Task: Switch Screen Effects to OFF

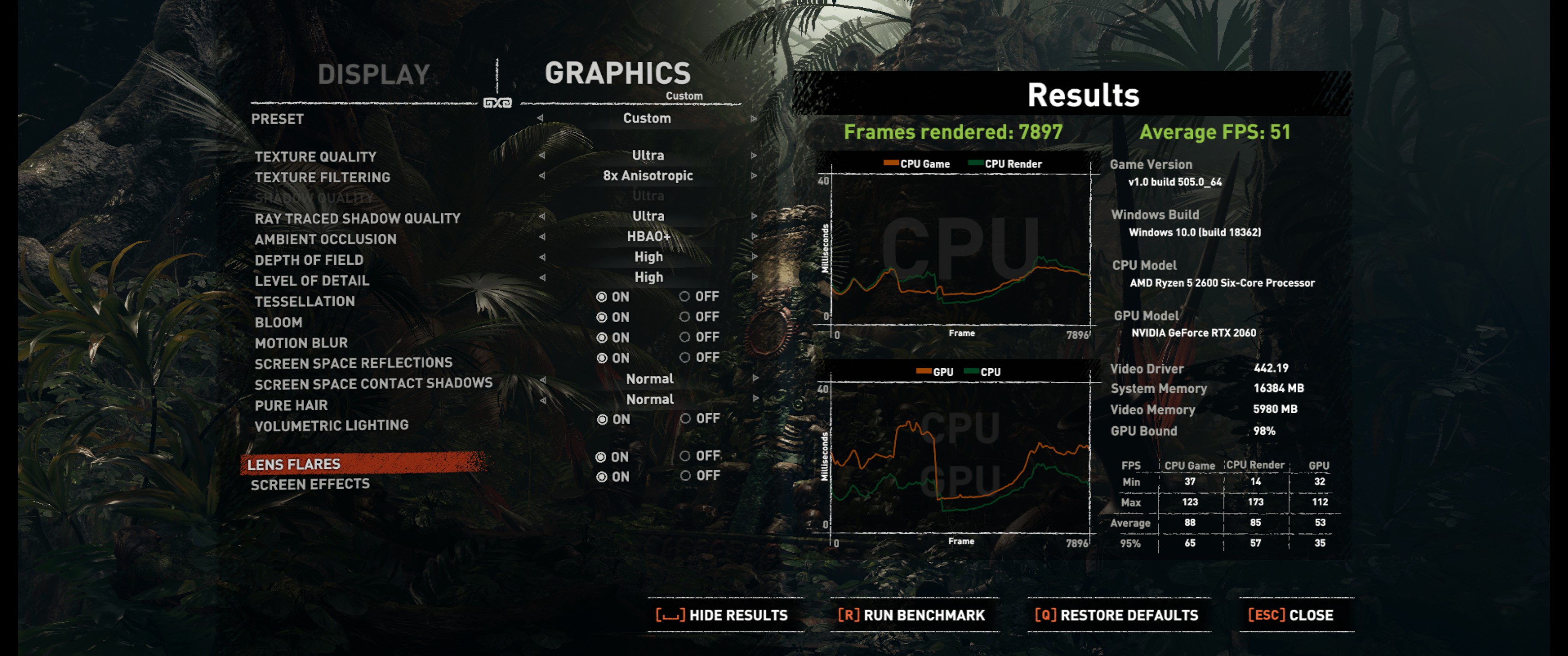Action: (686, 476)
